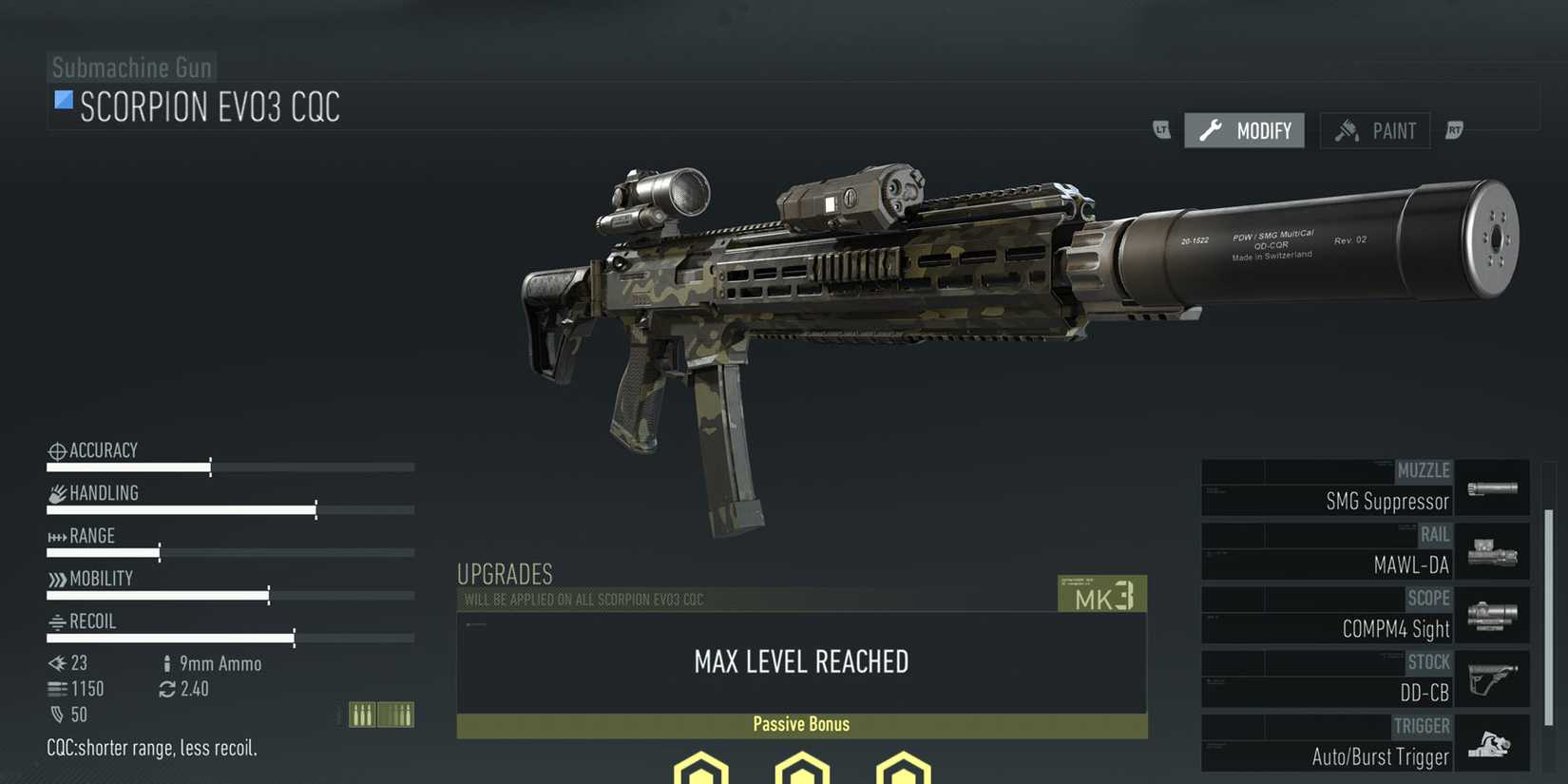
Task: Click the MAWL-DA rail attachment icon
Action: [1492, 550]
